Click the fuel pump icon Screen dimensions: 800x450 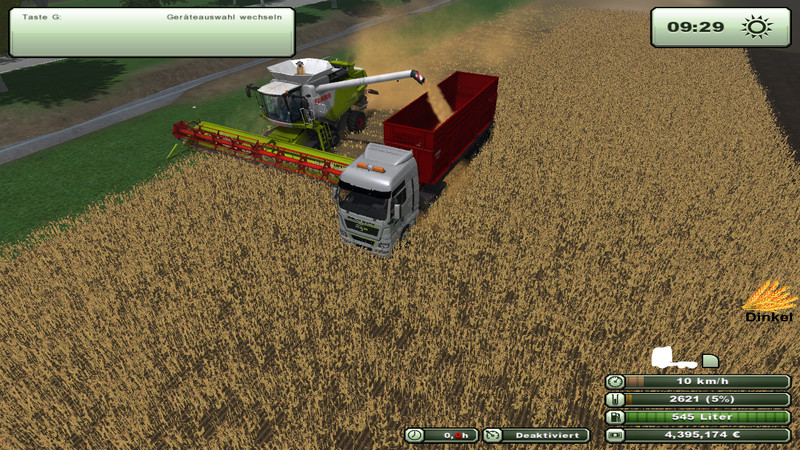[615, 417]
